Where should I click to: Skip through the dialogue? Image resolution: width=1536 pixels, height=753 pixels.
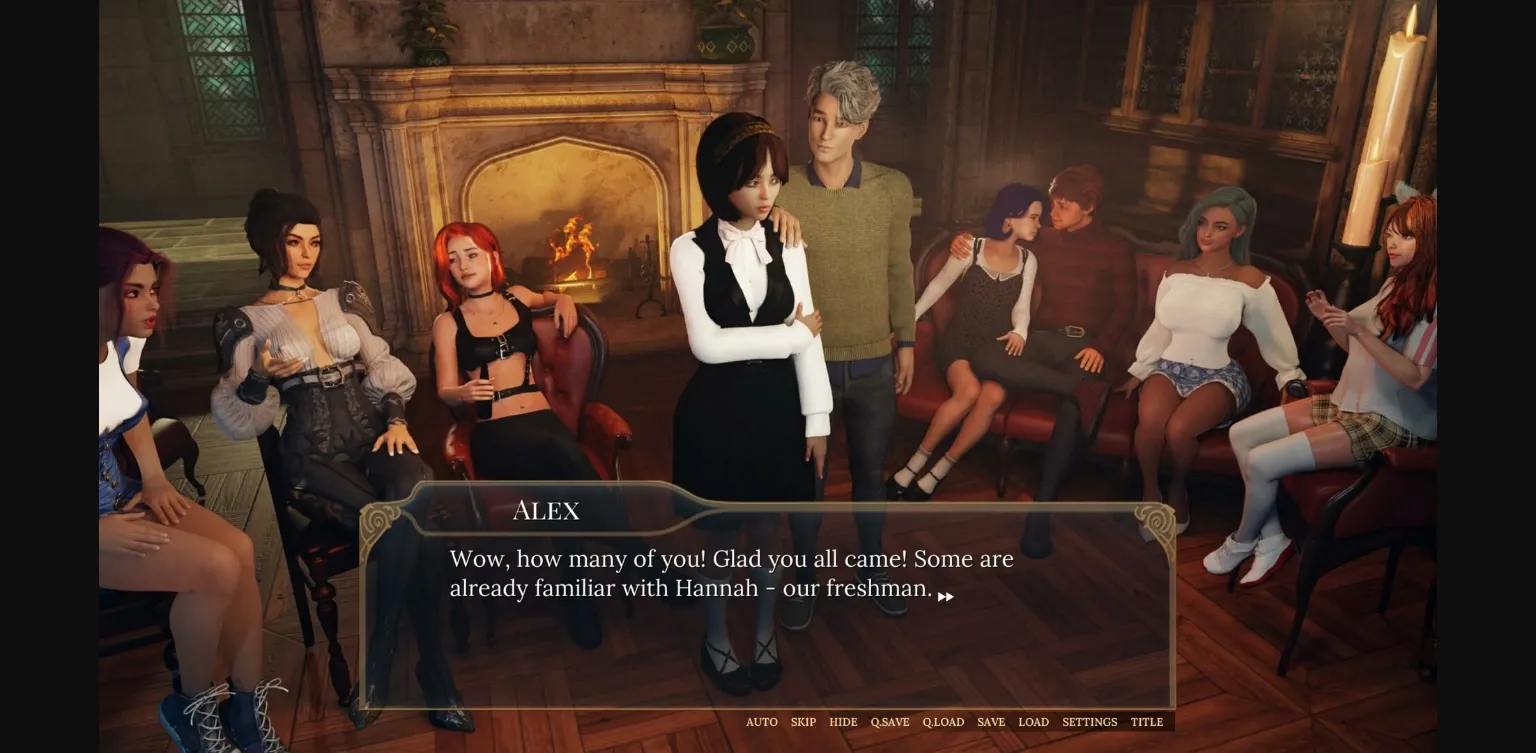tap(803, 722)
